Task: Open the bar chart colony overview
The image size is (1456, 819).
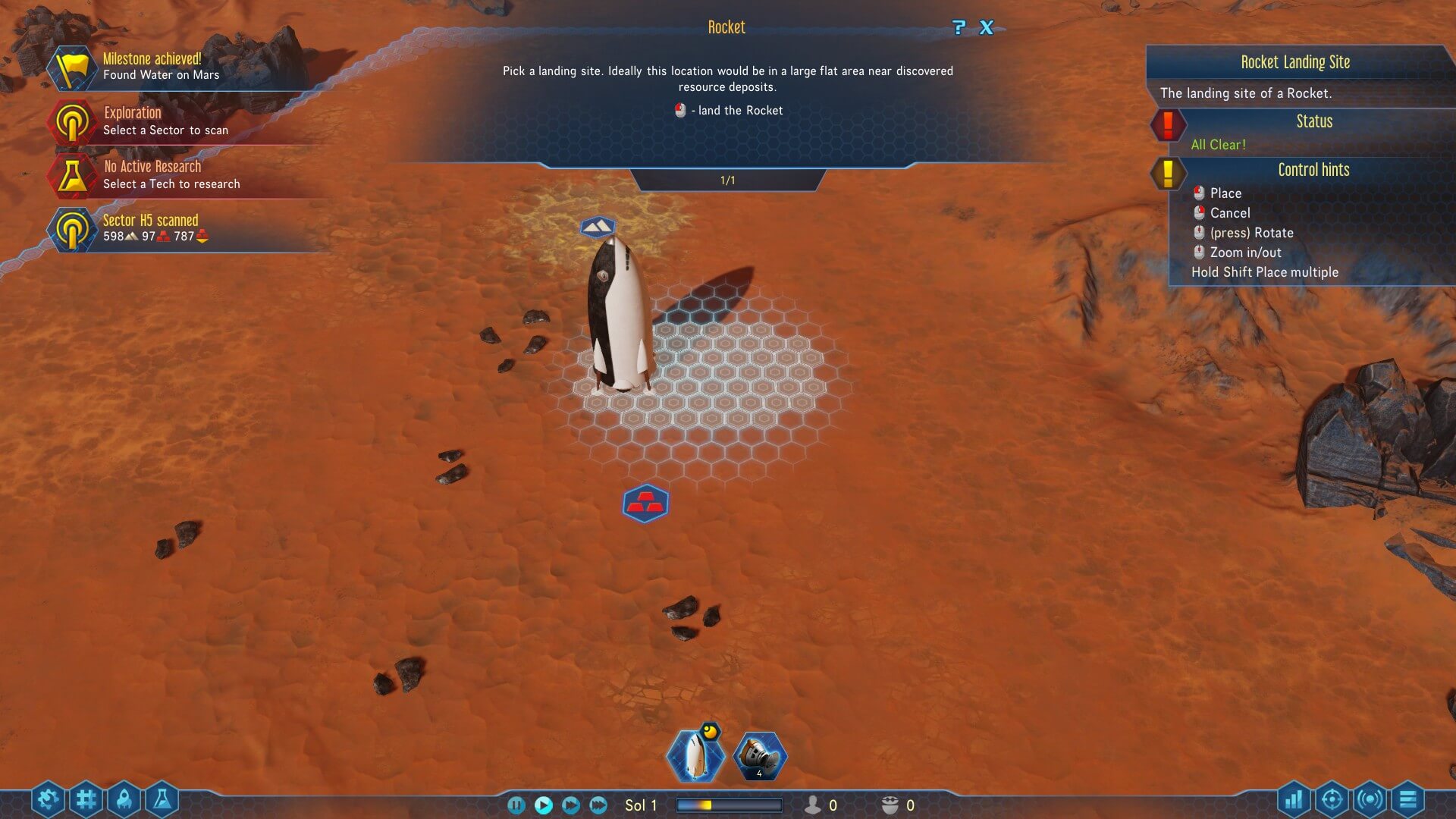Action: click(x=1294, y=799)
